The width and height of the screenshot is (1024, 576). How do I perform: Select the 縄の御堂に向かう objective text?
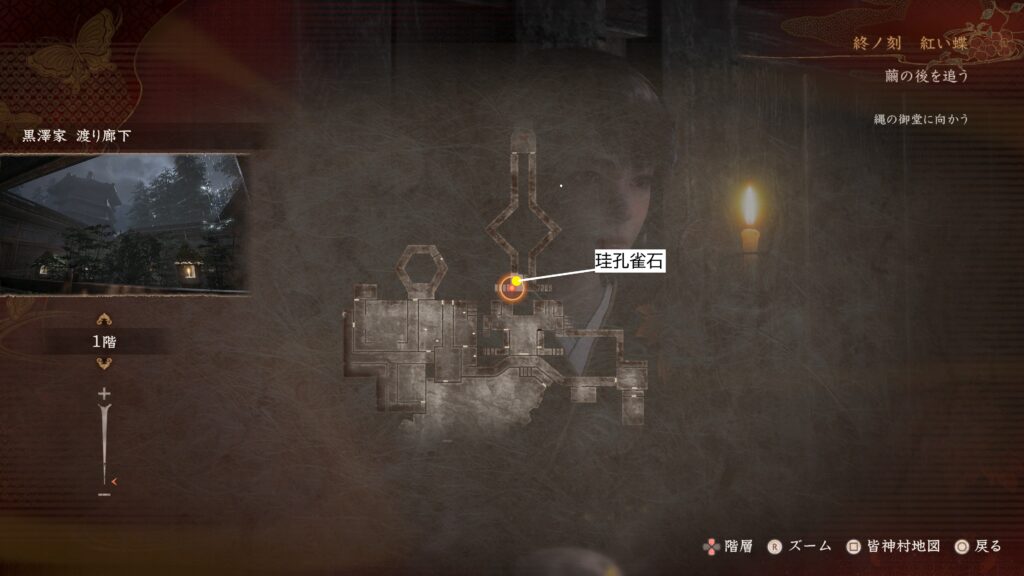(919, 119)
